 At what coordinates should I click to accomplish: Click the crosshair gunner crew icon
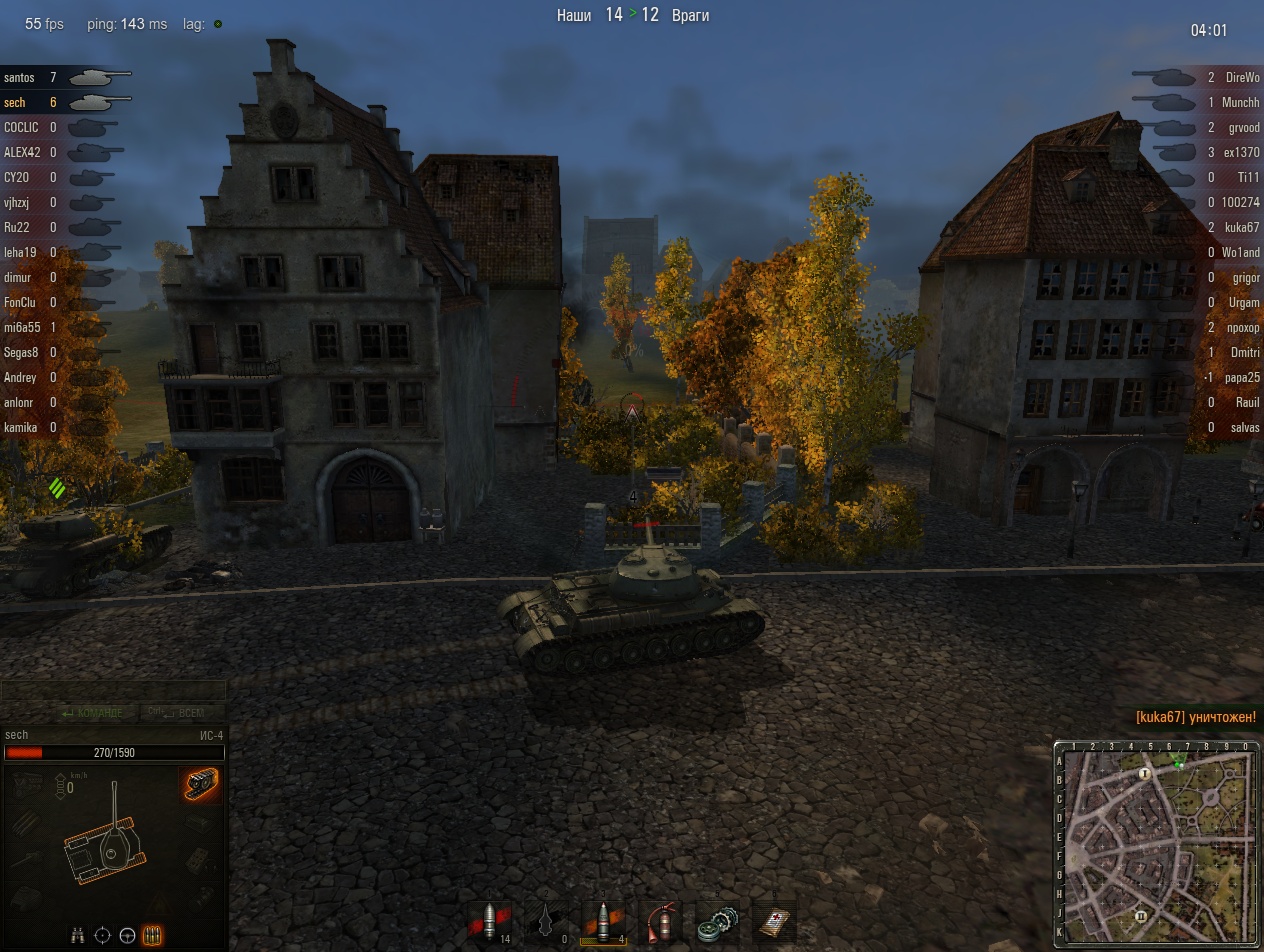[102, 936]
